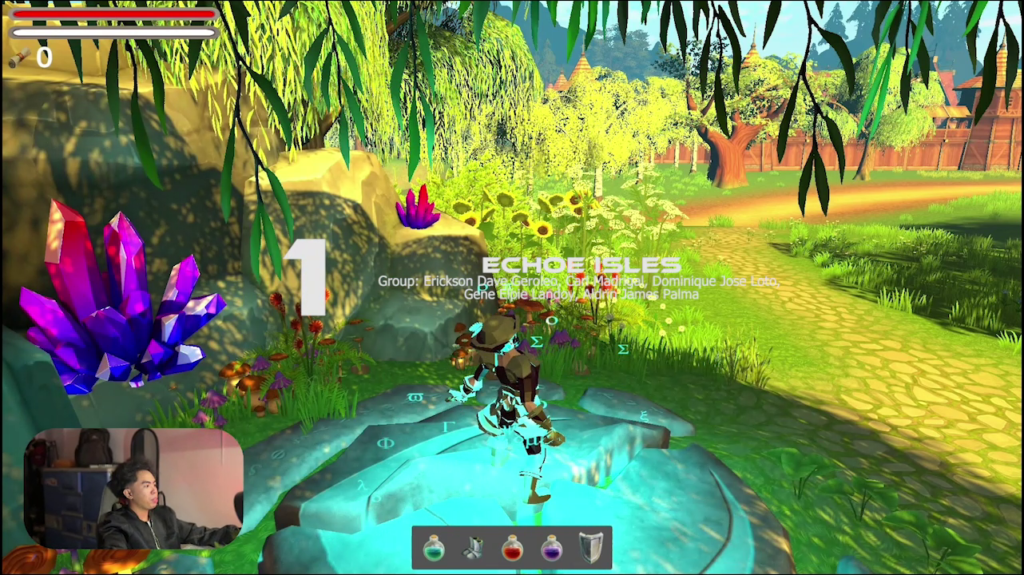Image resolution: width=1024 pixels, height=575 pixels.
Task: Select the armored boots hotbar slot
Action: click(x=472, y=548)
